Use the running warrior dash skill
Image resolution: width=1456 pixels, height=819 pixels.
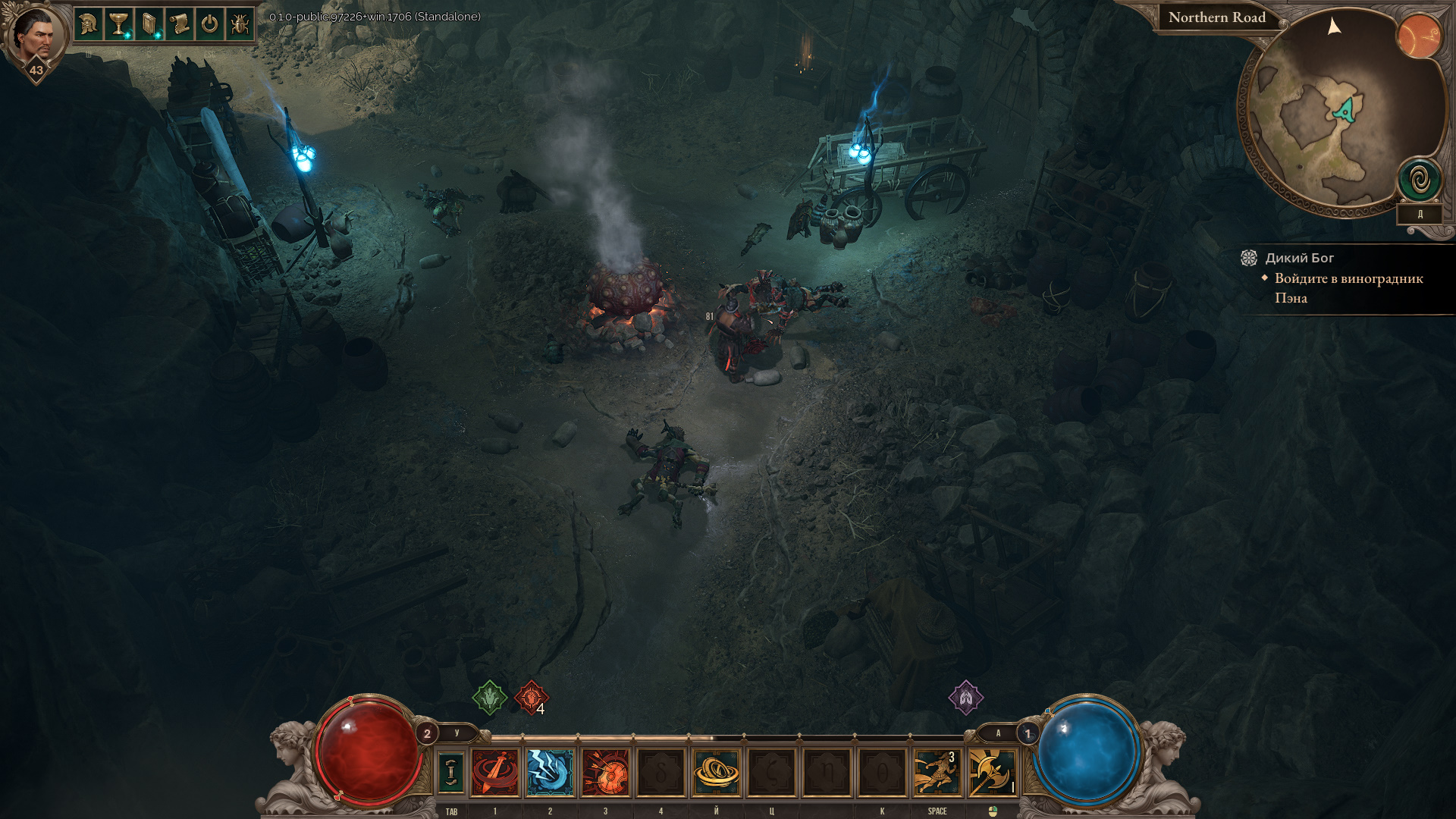(x=937, y=772)
